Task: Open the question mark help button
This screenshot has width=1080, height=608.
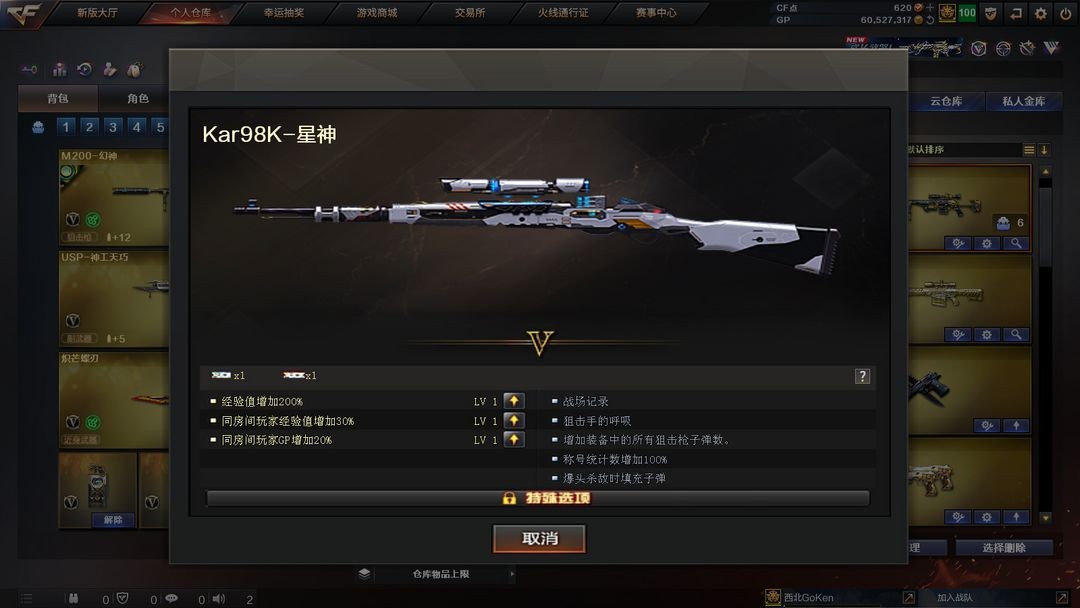Action: click(x=862, y=376)
